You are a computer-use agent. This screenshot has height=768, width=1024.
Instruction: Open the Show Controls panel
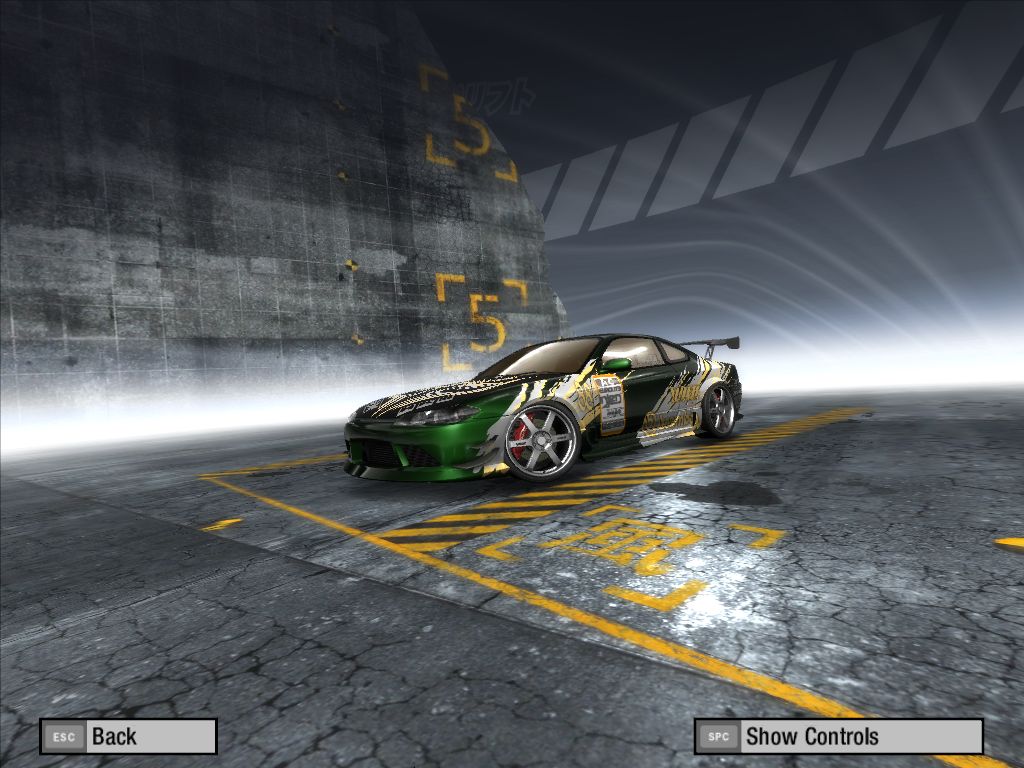pyautogui.click(x=838, y=737)
